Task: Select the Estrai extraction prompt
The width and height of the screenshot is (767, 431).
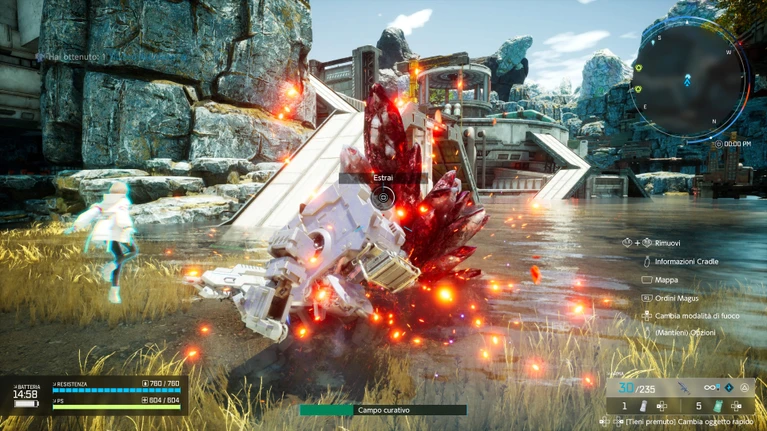Action: coord(383,197)
